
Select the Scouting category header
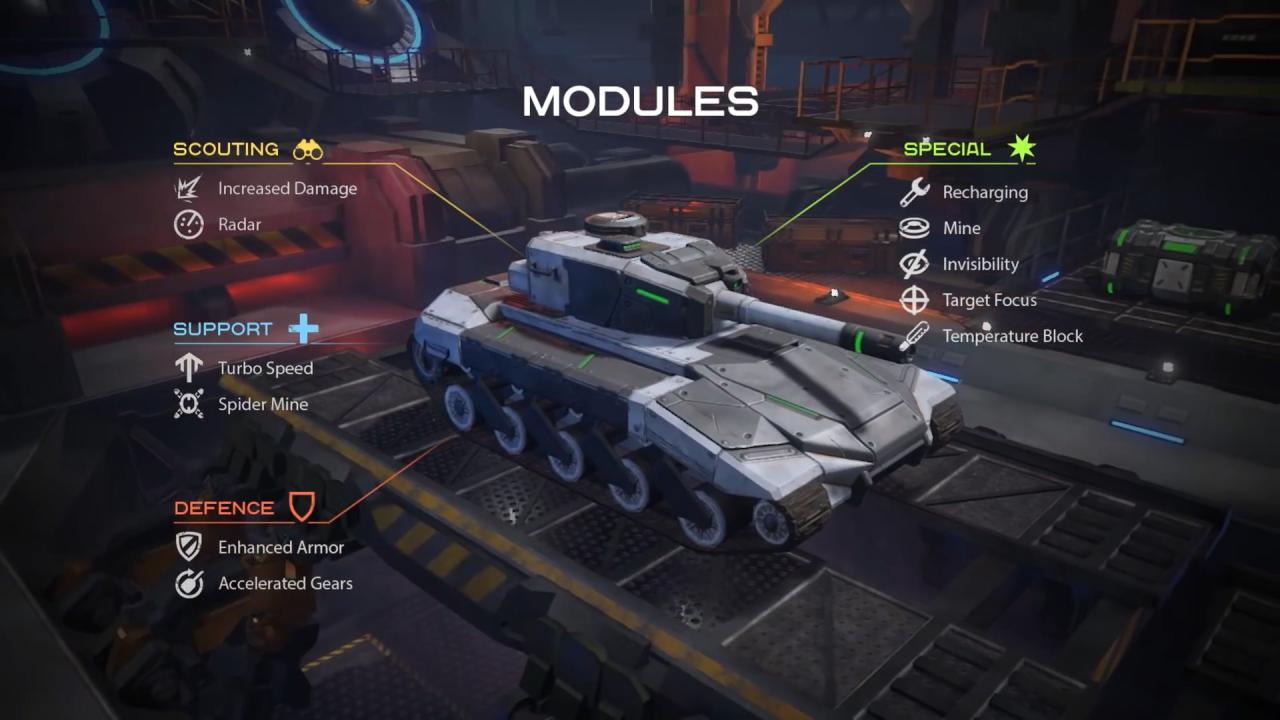point(227,150)
